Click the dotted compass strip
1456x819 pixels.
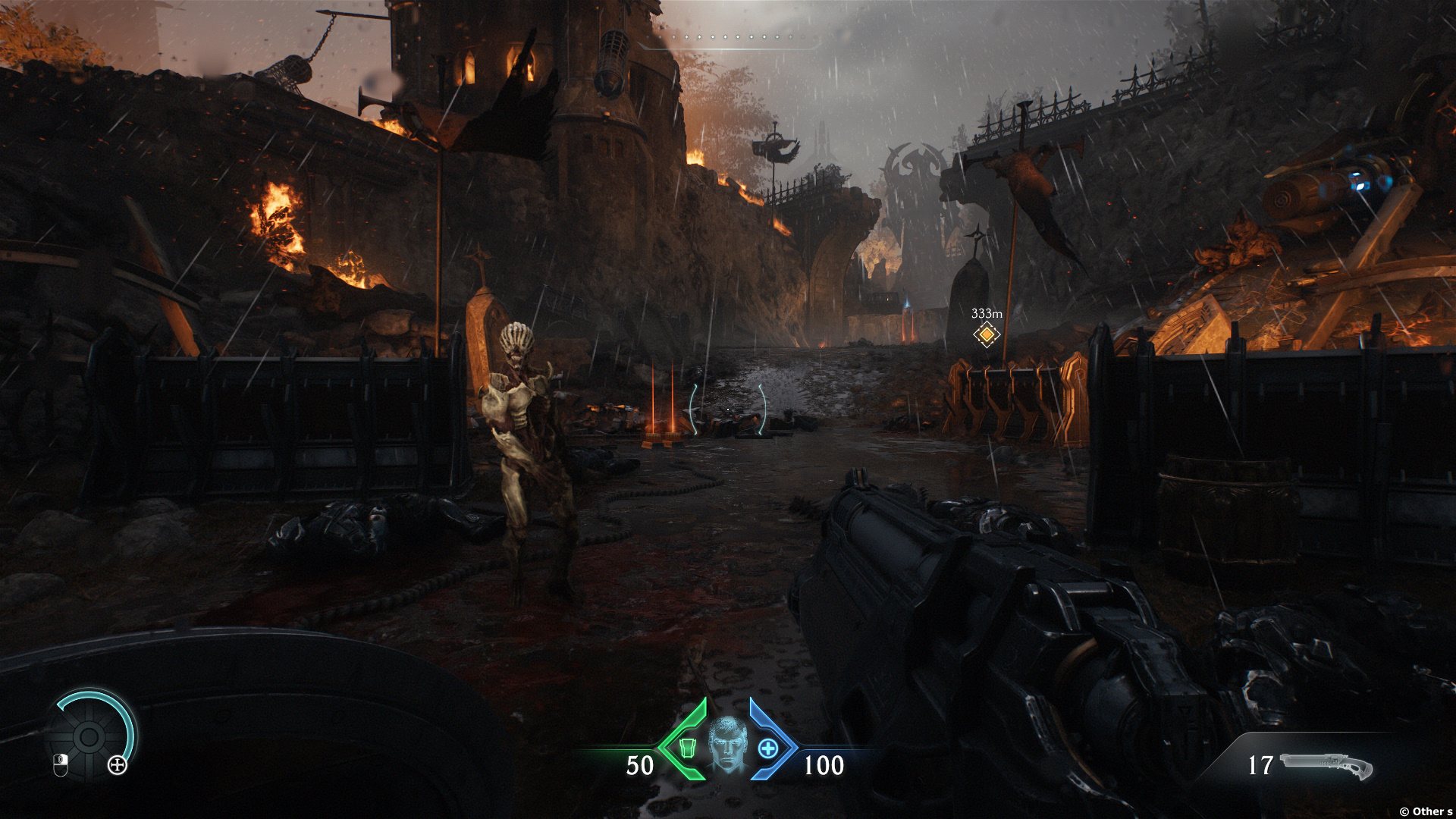click(728, 37)
